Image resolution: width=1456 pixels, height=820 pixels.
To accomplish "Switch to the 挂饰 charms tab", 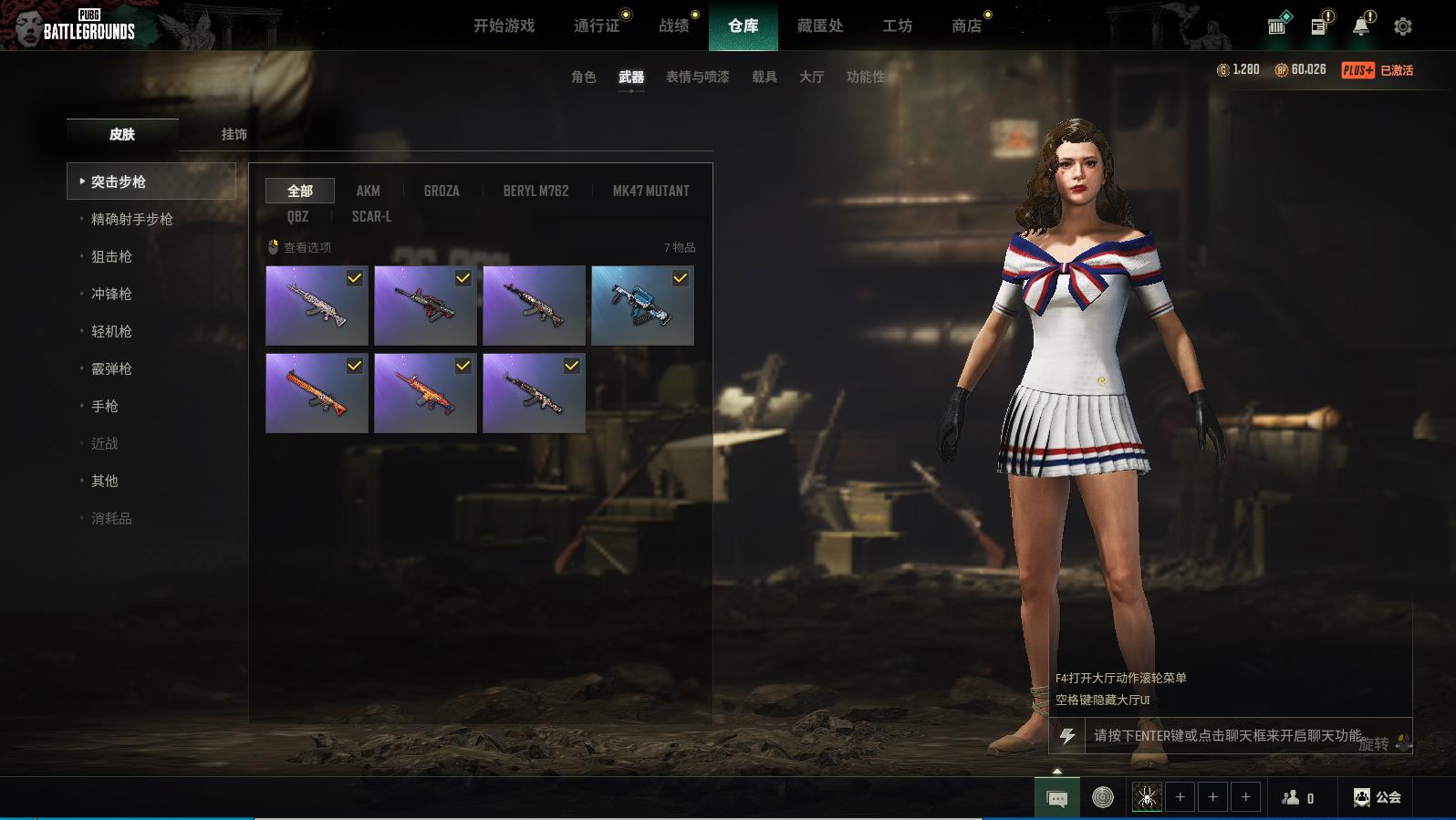I will click(234, 134).
